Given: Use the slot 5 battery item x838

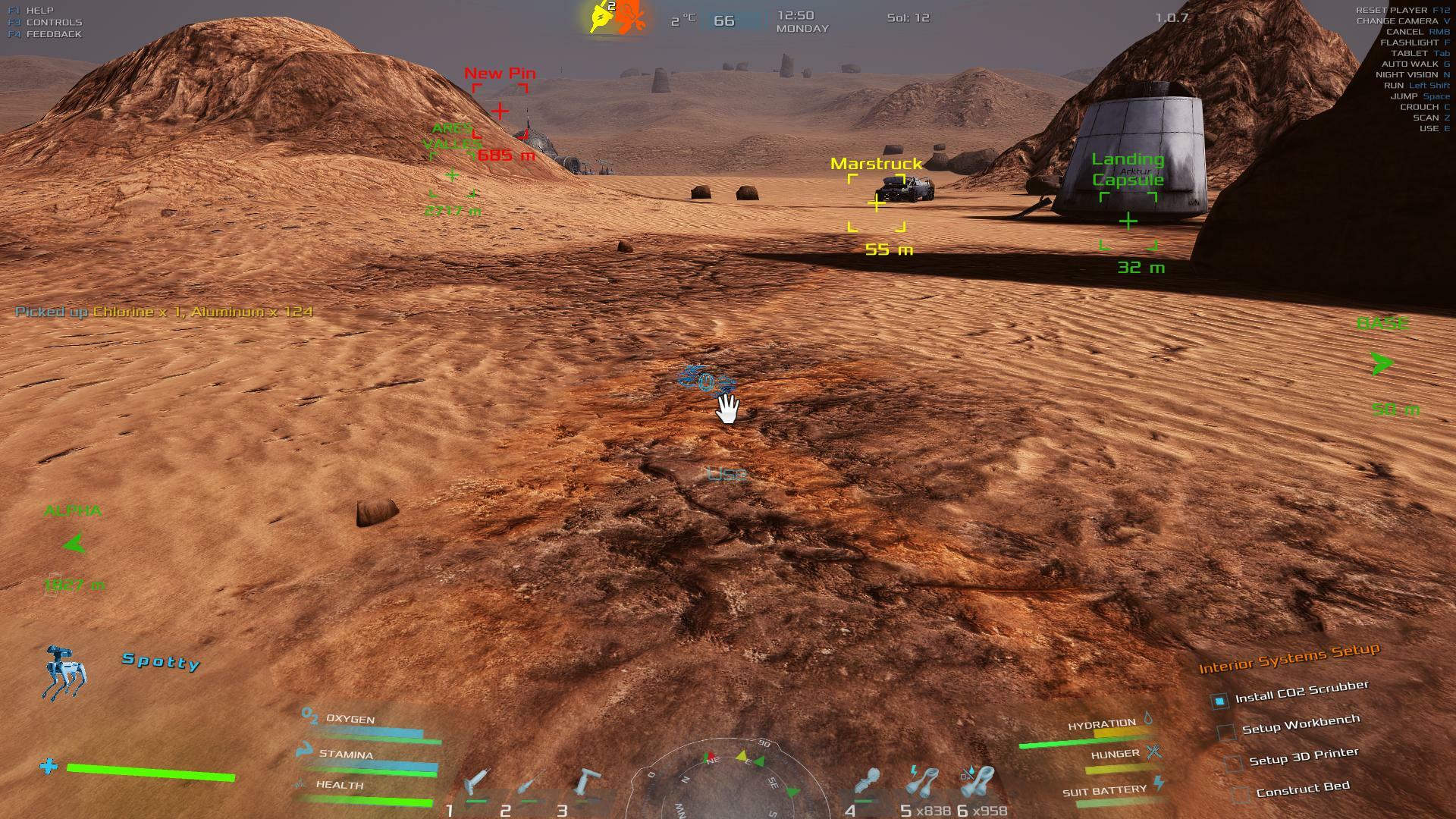Looking at the screenshot, I should 923,783.
